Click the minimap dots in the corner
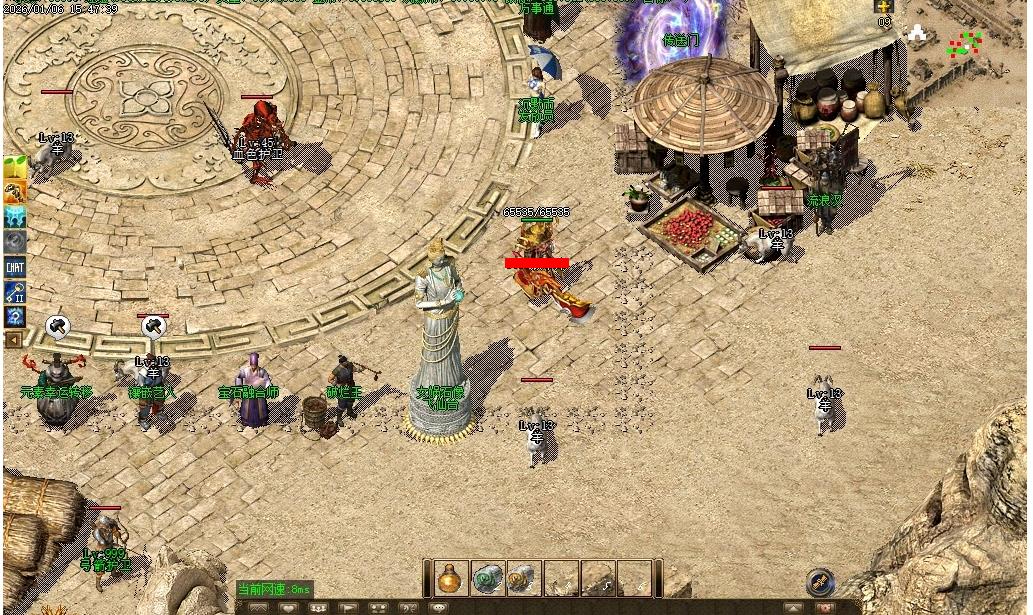 964,44
